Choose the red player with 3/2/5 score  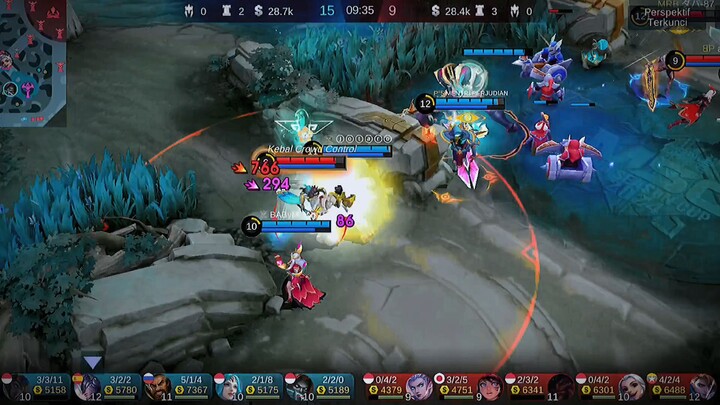468,386
